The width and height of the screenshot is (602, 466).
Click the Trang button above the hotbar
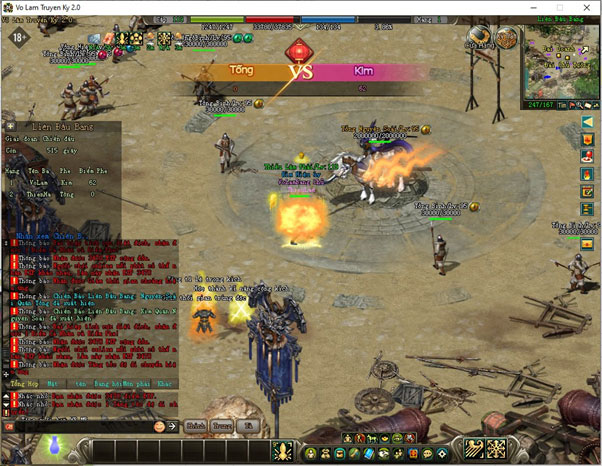tap(221, 426)
